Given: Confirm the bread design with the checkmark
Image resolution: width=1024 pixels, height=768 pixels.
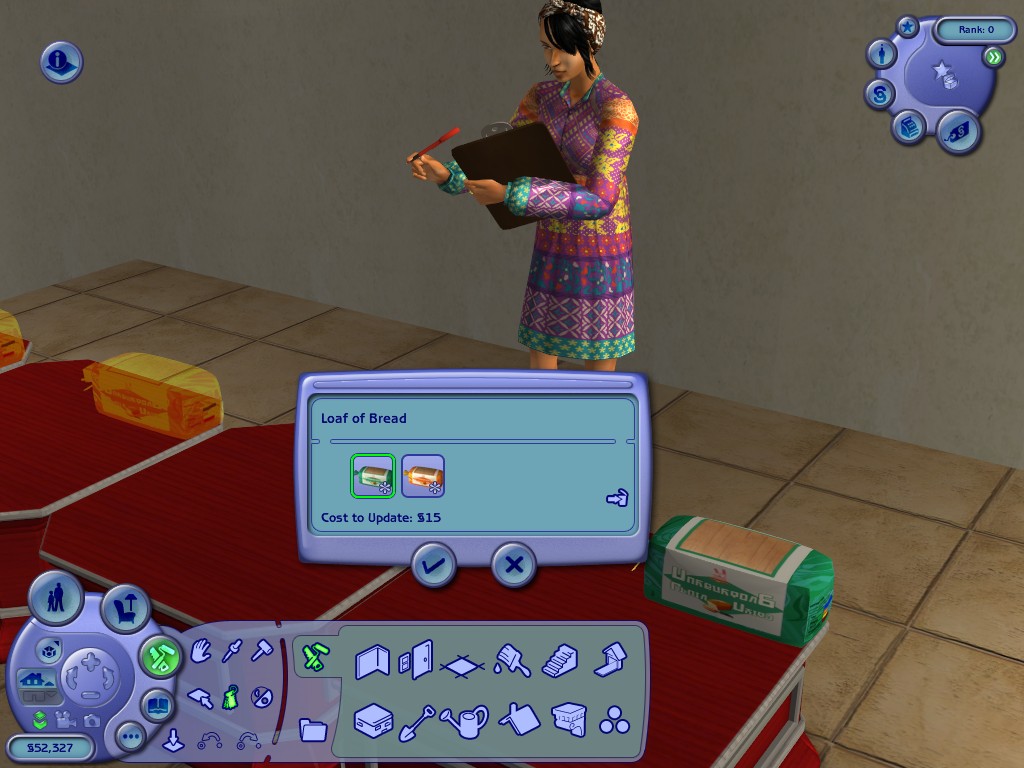Looking at the screenshot, I should 433,566.
